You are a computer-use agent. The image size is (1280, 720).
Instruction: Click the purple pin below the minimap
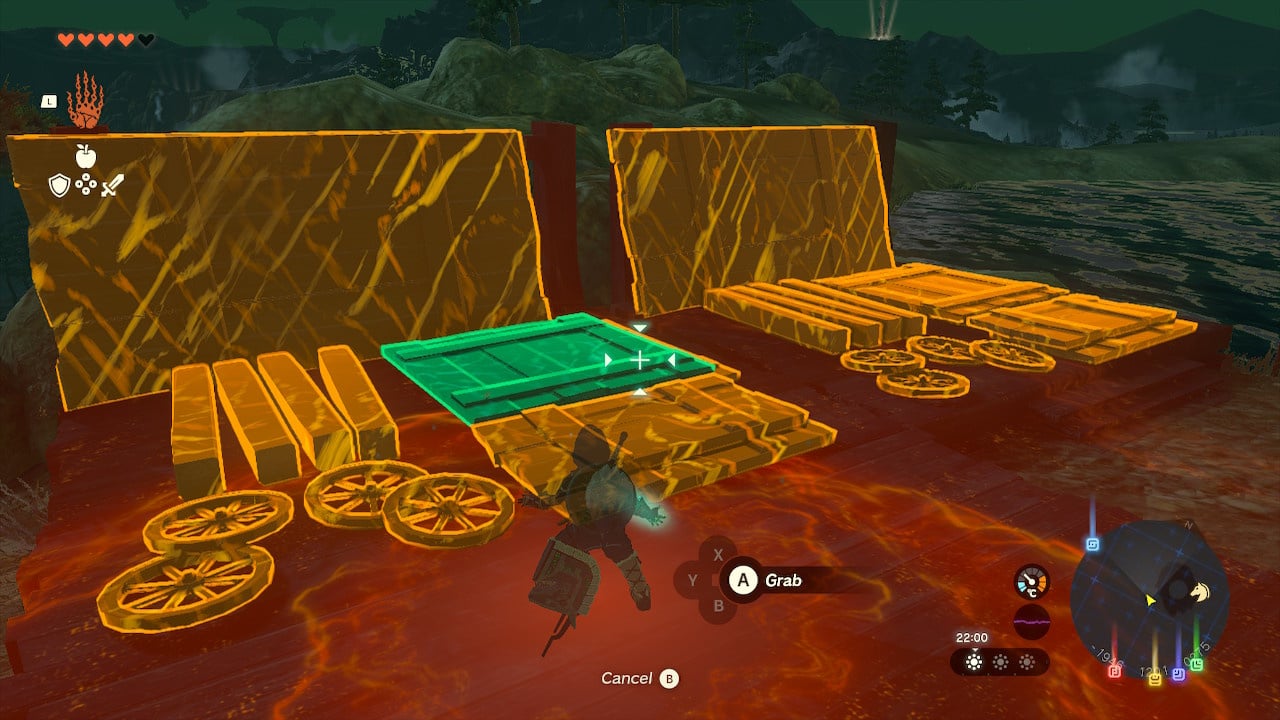point(1178,674)
